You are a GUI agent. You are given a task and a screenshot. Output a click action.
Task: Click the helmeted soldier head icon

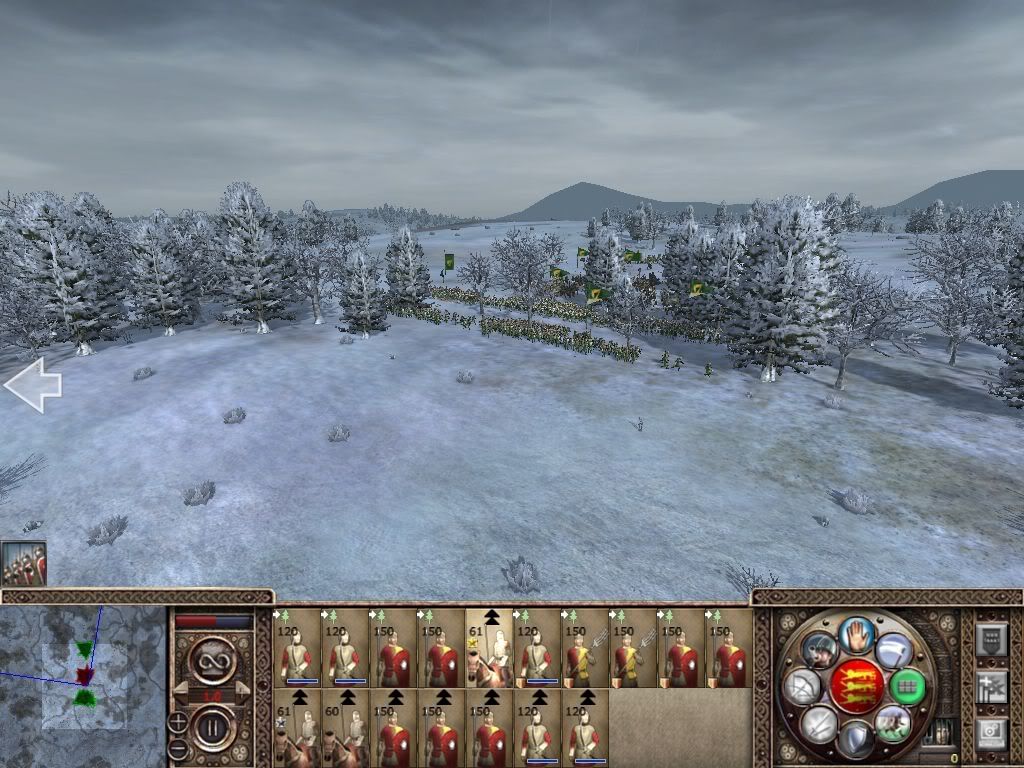point(818,650)
